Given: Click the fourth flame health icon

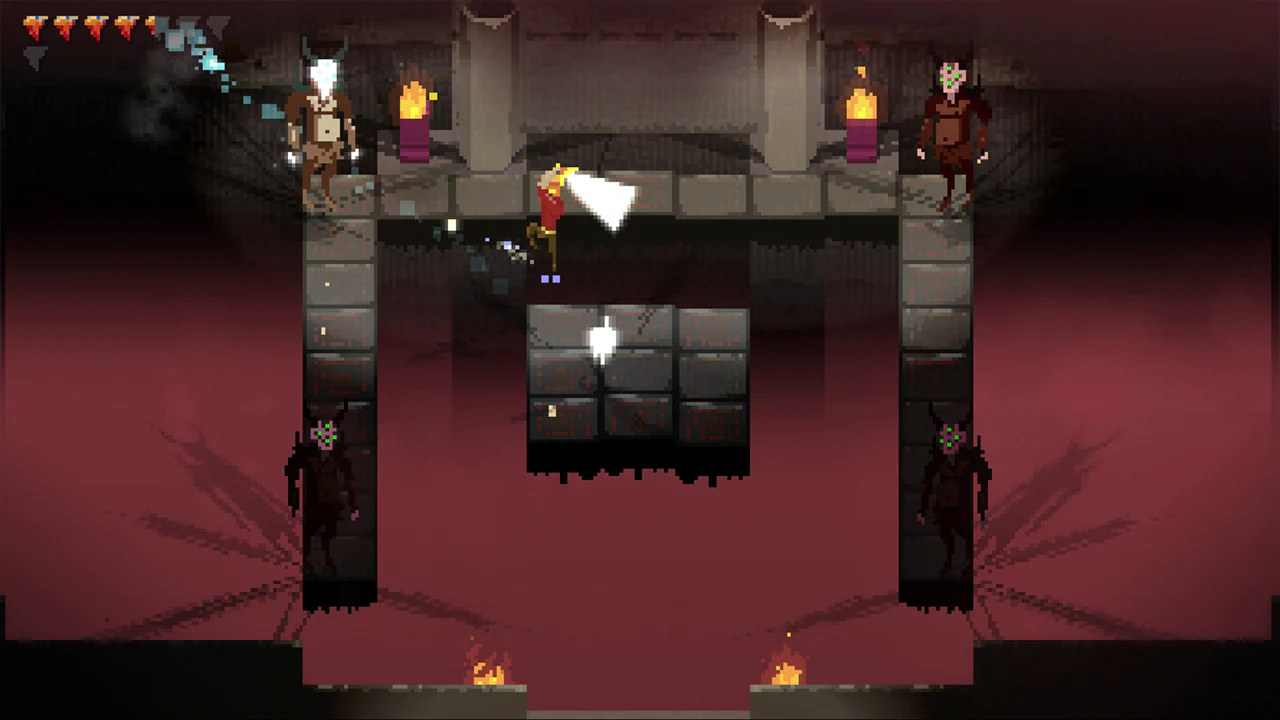Looking at the screenshot, I should click(x=124, y=25).
